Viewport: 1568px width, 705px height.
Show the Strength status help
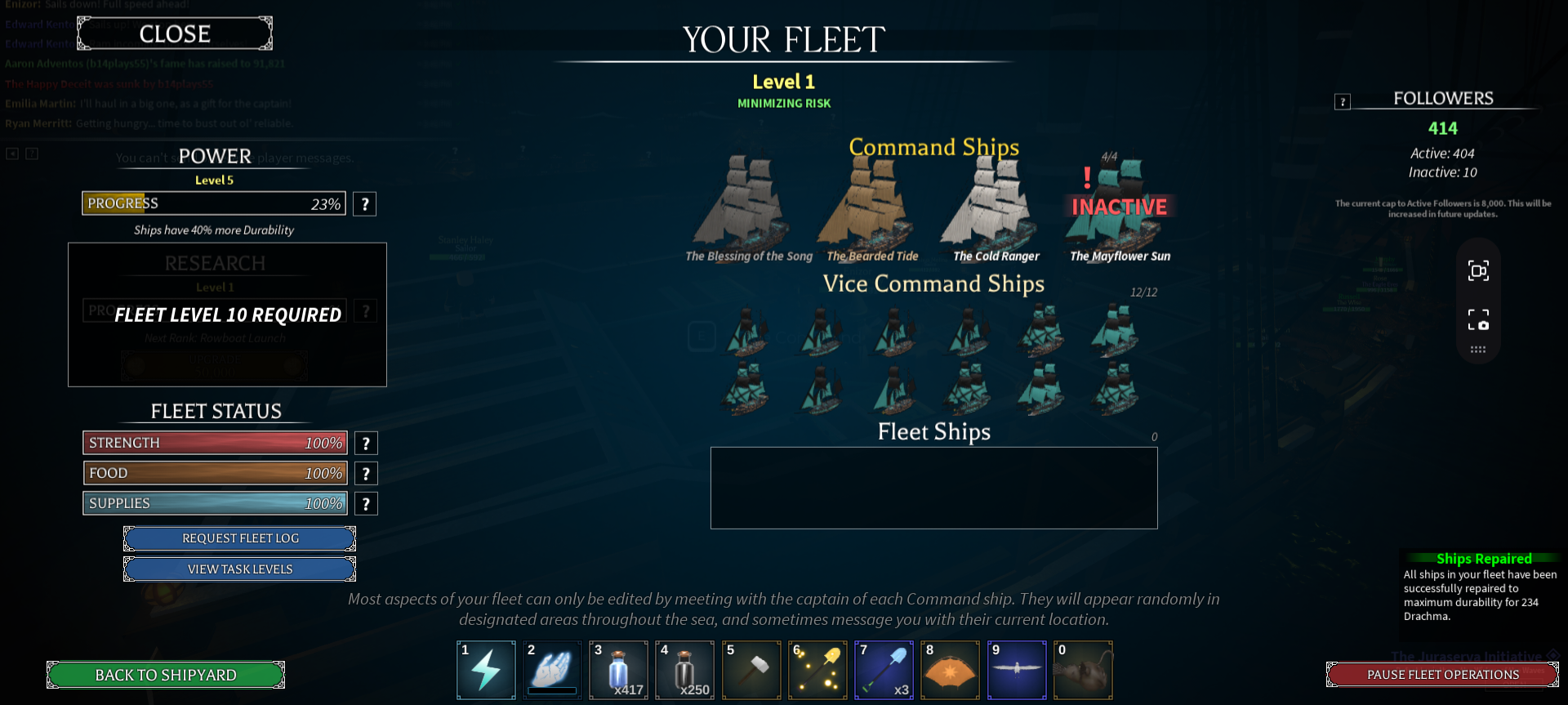click(x=366, y=444)
